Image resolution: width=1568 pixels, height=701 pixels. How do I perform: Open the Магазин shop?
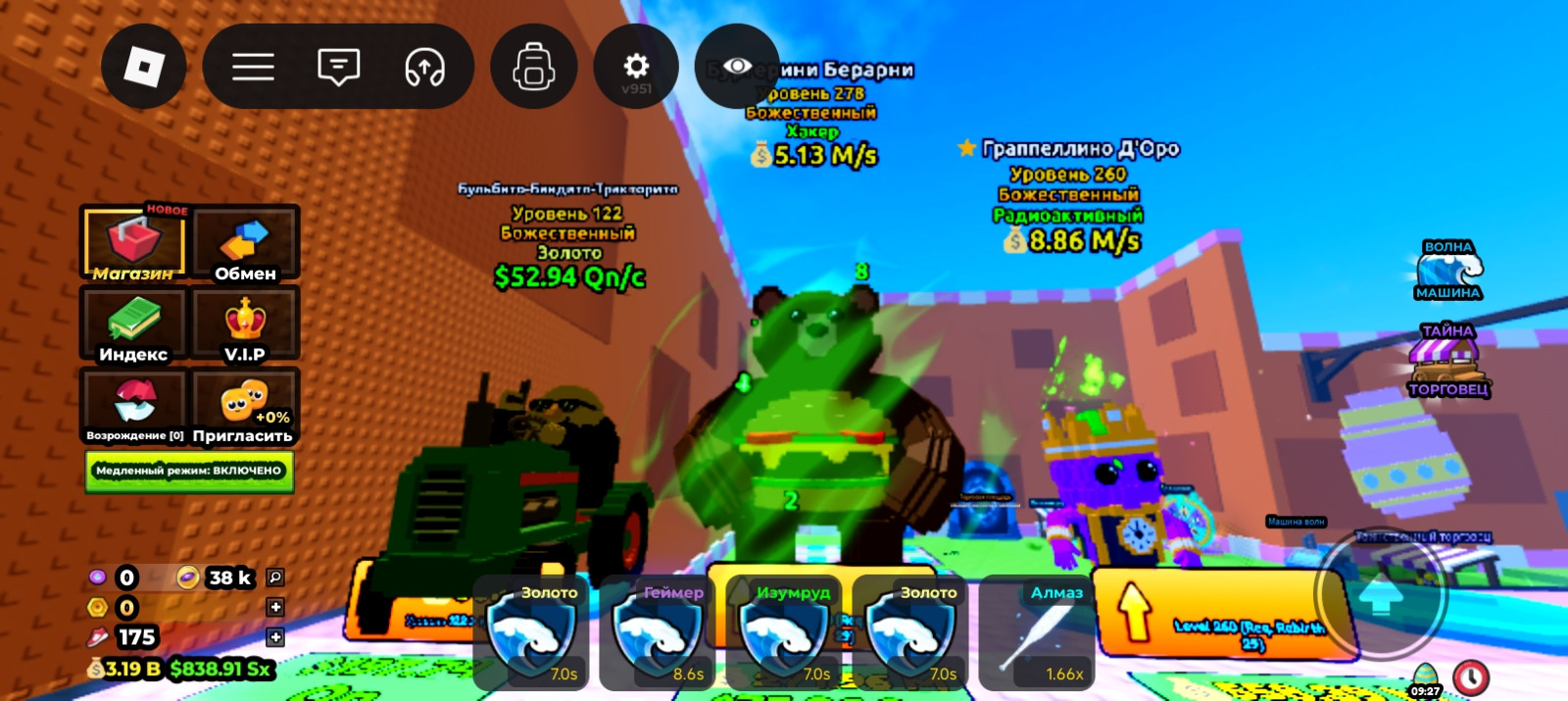pyautogui.click(x=134, y=244)
